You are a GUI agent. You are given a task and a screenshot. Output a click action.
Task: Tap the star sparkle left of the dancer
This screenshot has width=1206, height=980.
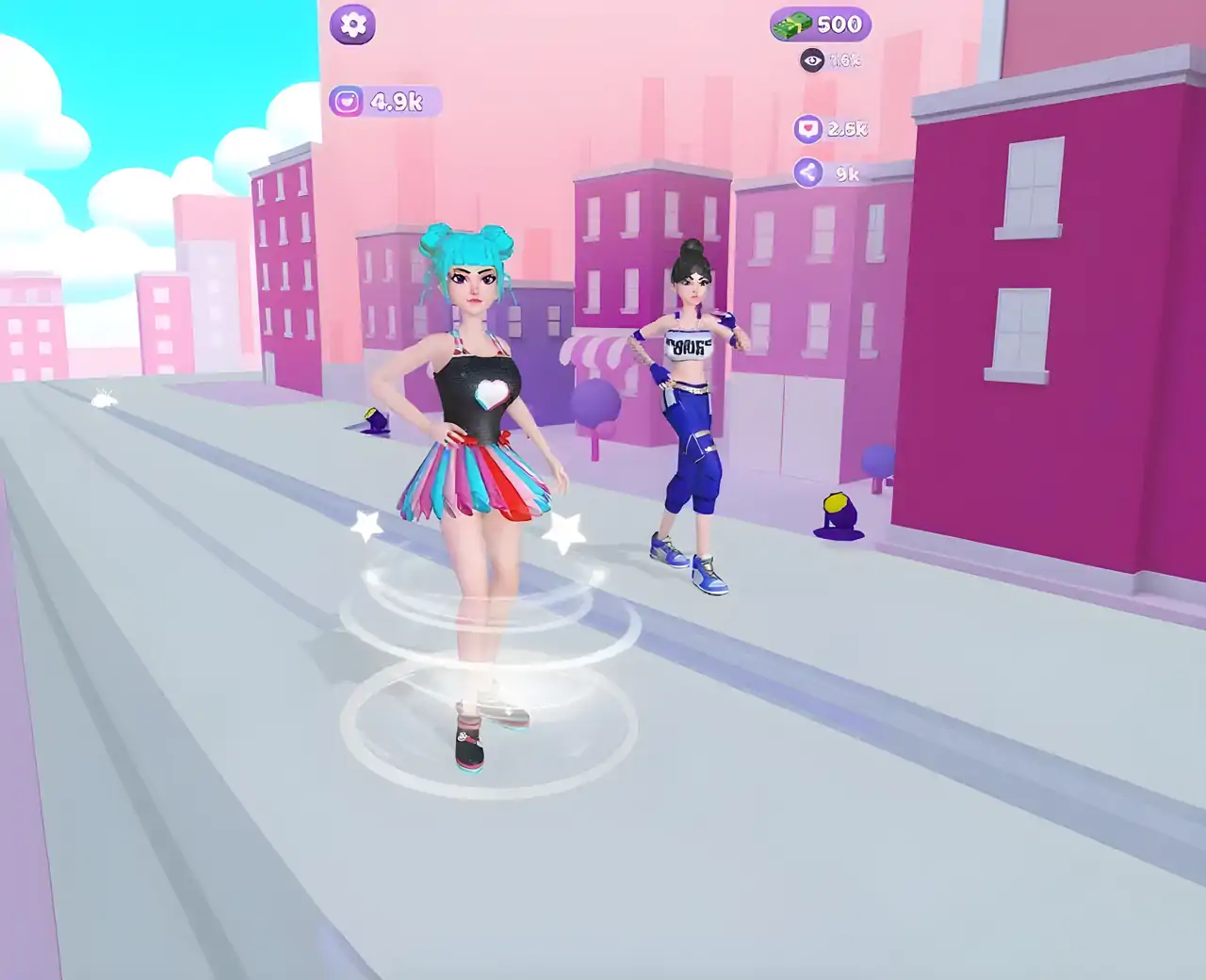coord(365,528)
